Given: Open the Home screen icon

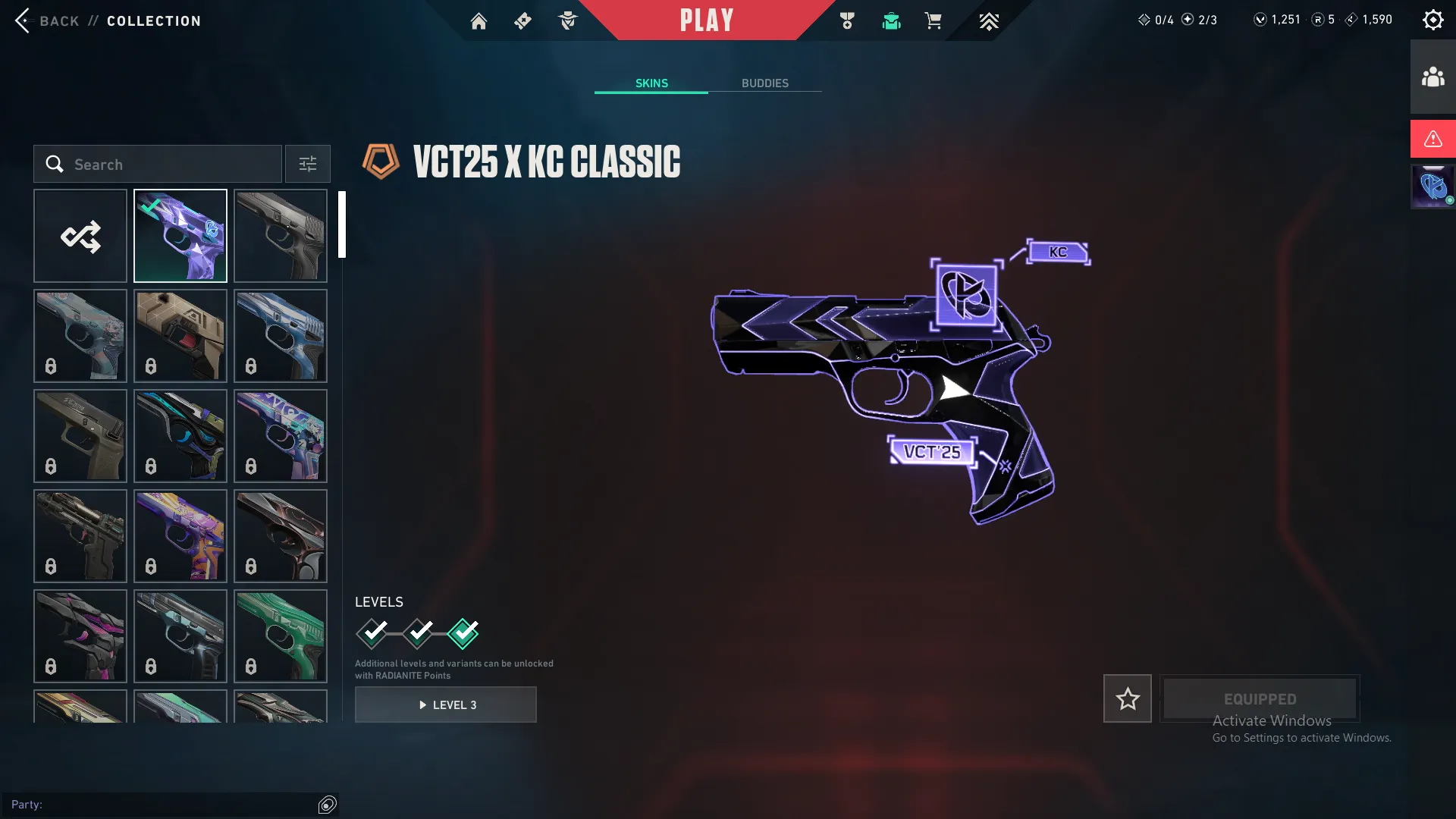Looking at the screenshot, I should pos(479,21).
